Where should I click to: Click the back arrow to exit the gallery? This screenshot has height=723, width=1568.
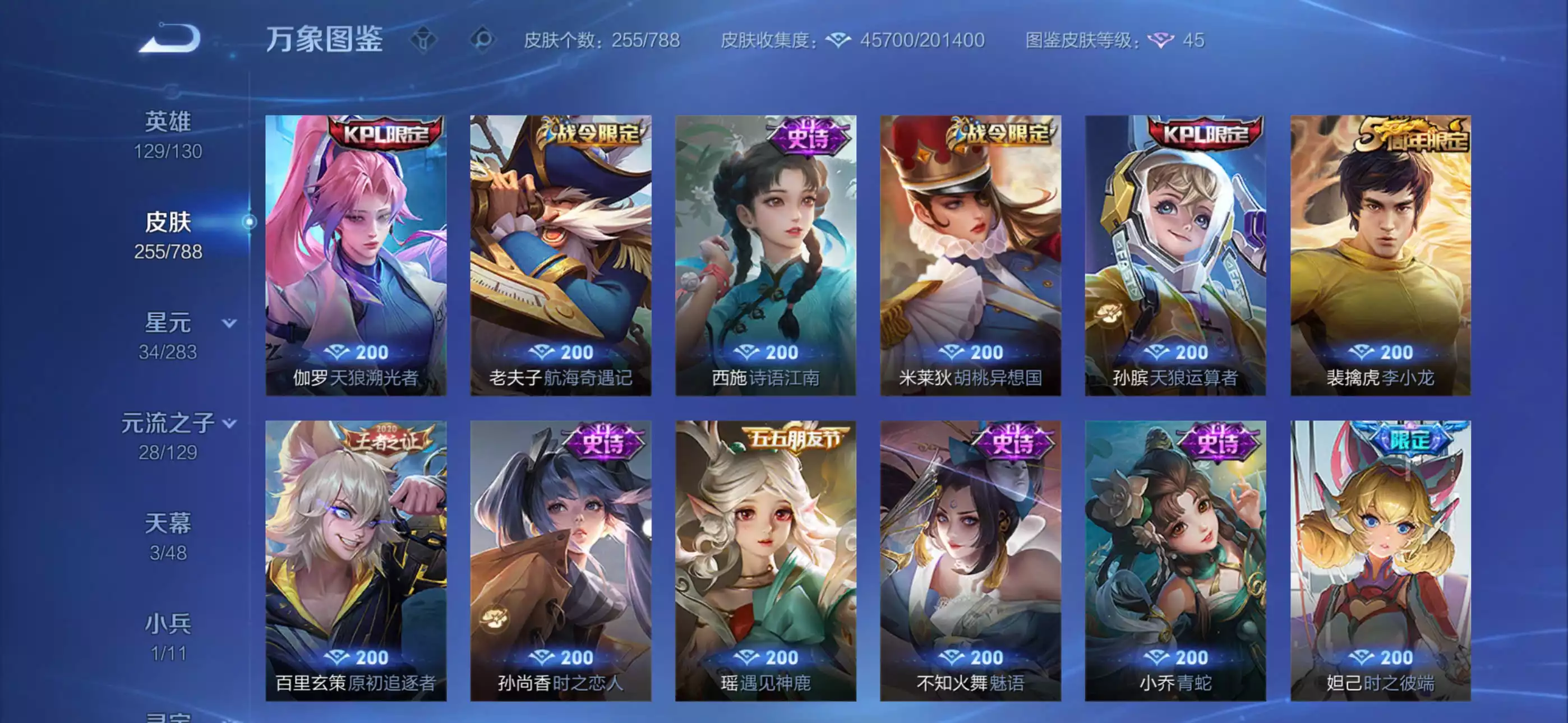[172, 38]
